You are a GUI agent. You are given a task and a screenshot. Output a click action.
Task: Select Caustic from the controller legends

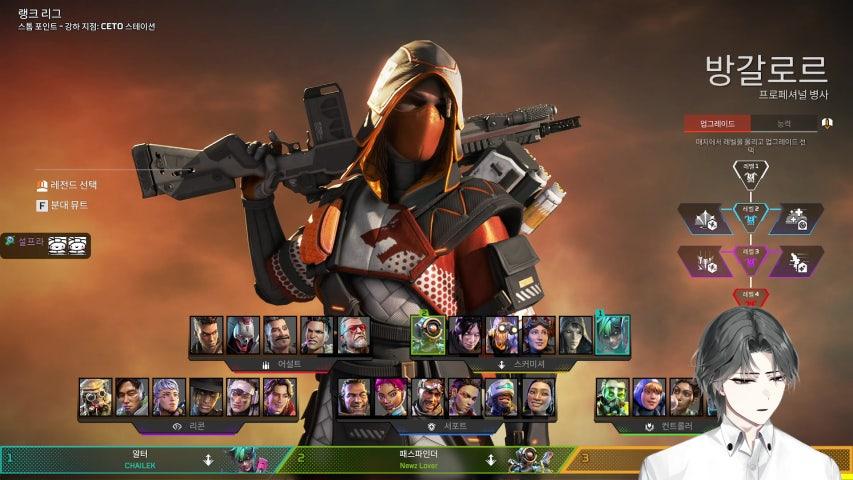tap(612, 397)
